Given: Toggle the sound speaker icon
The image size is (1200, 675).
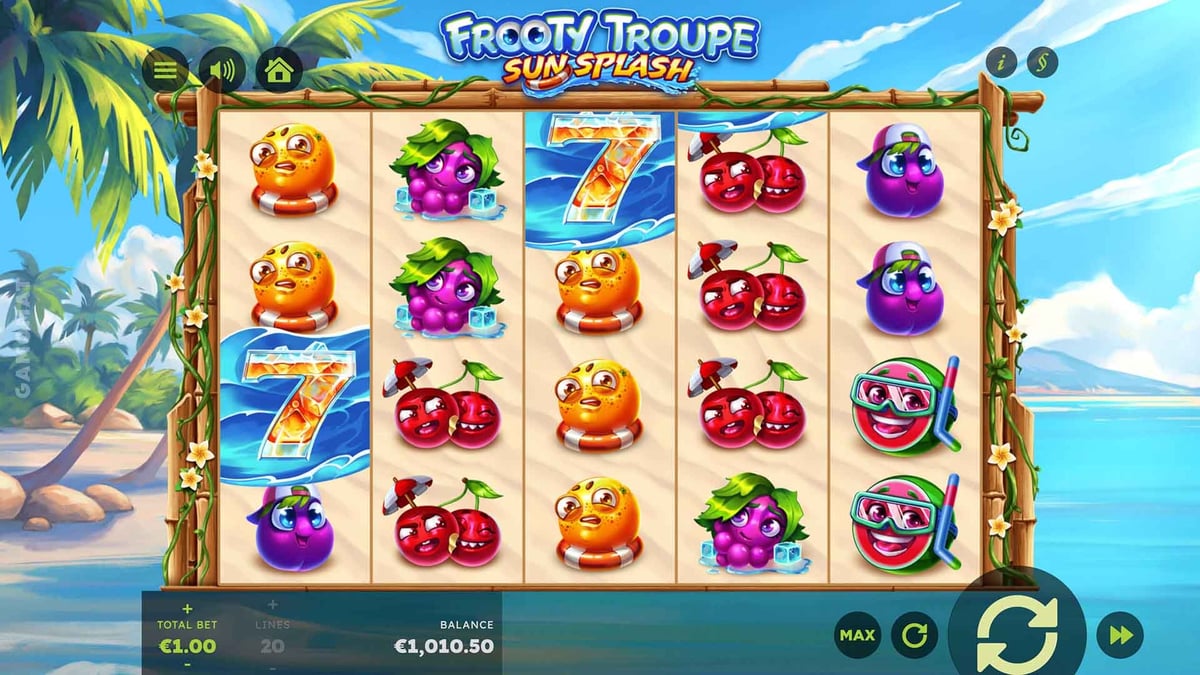Looking at the screenshot, I should click(221, 71).
